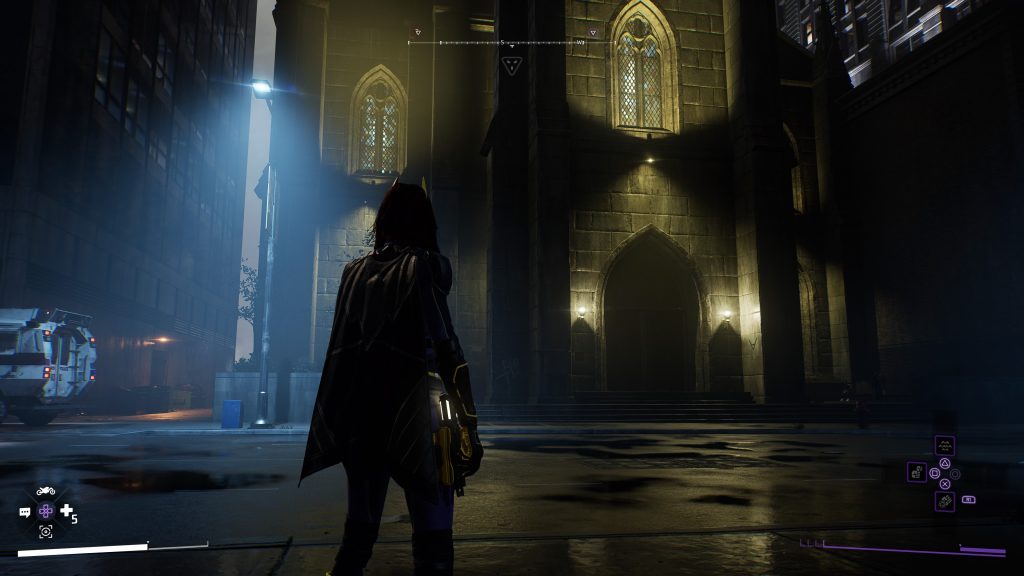Use the bottom momentum ability slot
Viewport: 1024px width, 576px height.
[x=944, y=501]
